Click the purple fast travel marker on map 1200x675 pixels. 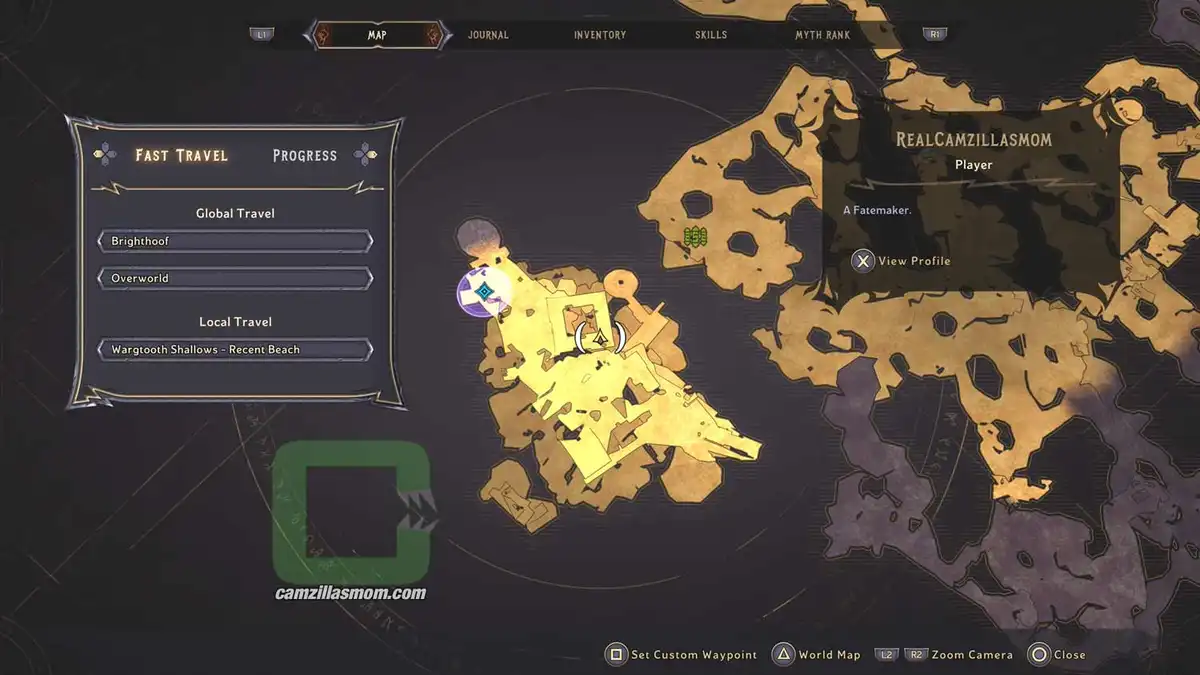(x=484, y=292)
